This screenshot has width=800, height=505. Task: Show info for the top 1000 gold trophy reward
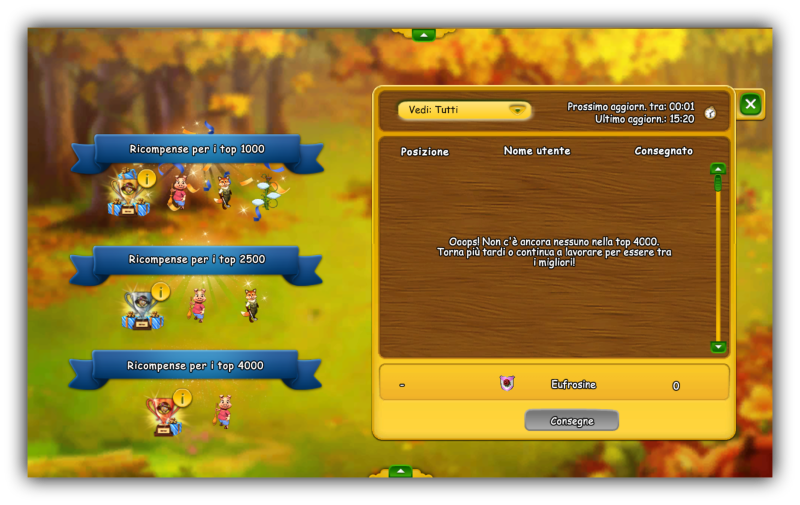147,178
